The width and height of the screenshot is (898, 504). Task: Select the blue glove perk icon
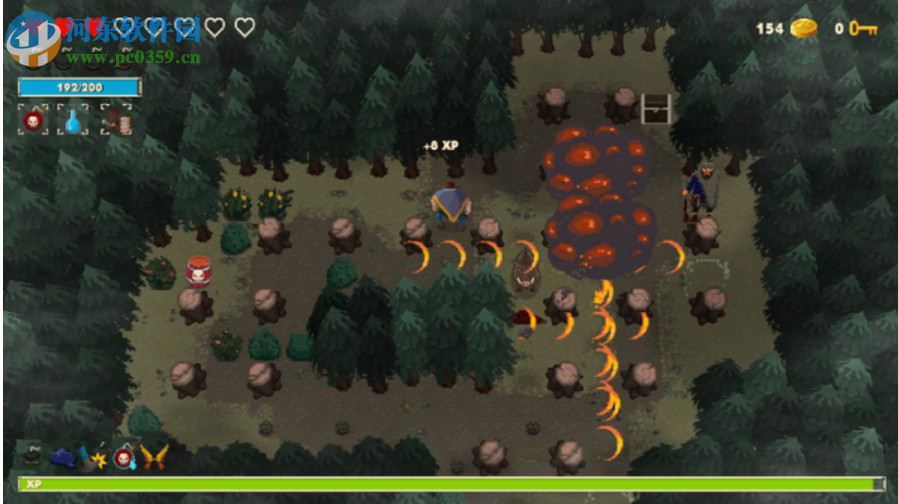pos(63,457)
